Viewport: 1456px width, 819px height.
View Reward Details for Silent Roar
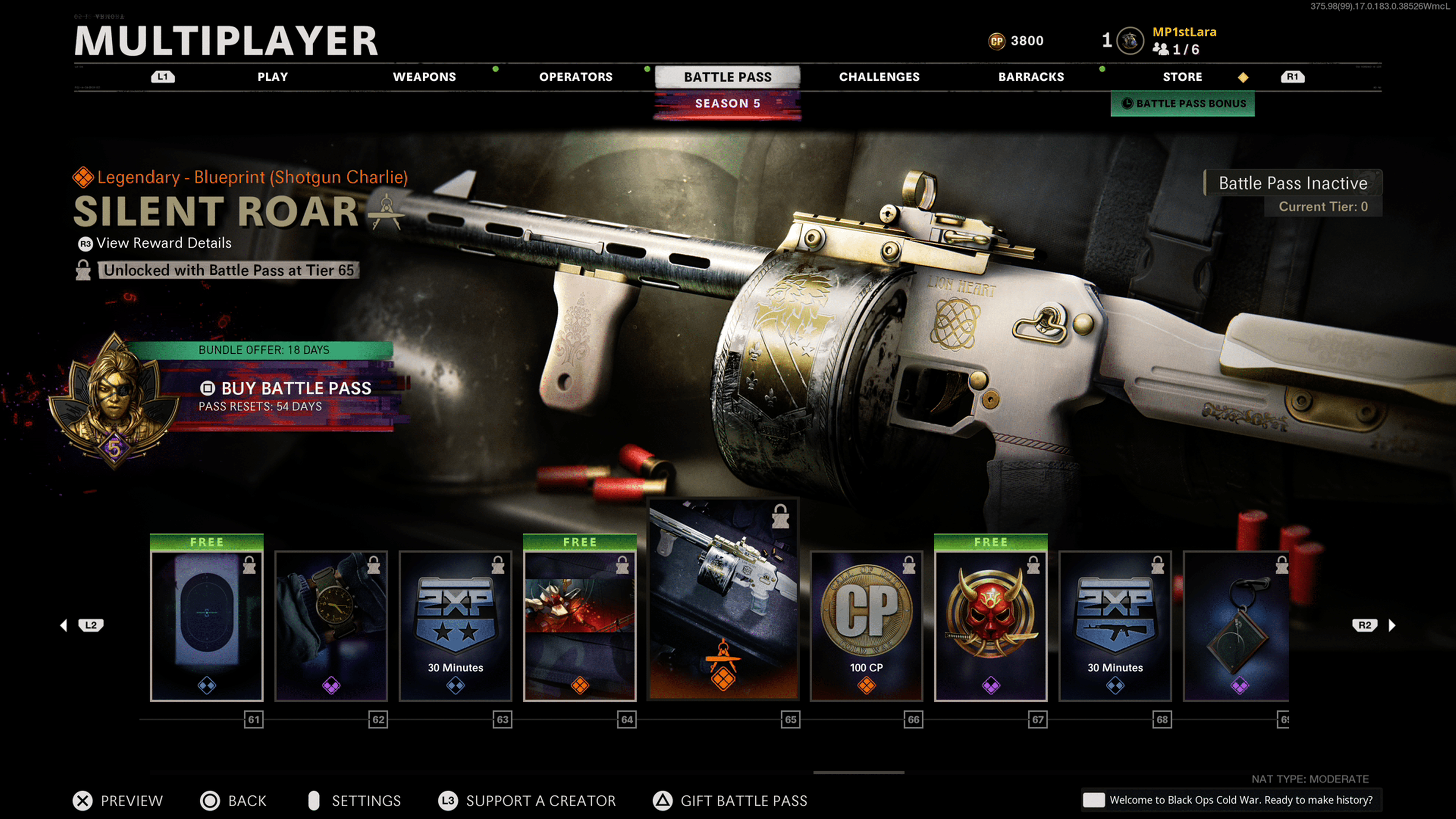(163, 243)
